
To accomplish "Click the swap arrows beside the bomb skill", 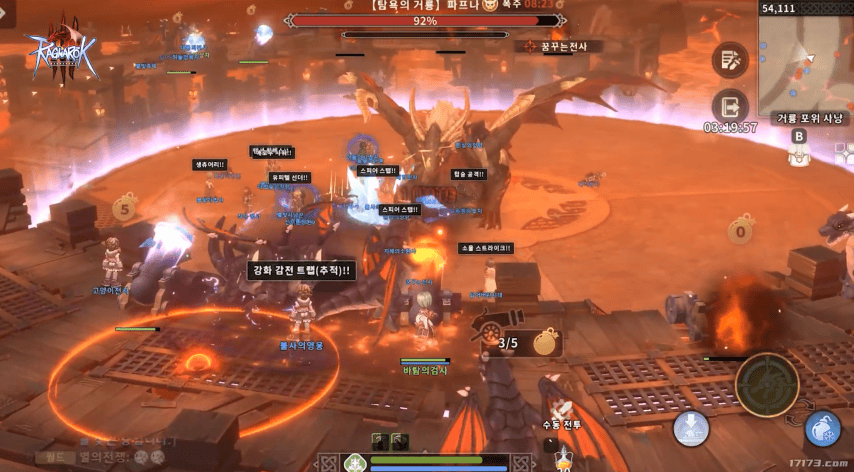I will click(x=803, y=410).
